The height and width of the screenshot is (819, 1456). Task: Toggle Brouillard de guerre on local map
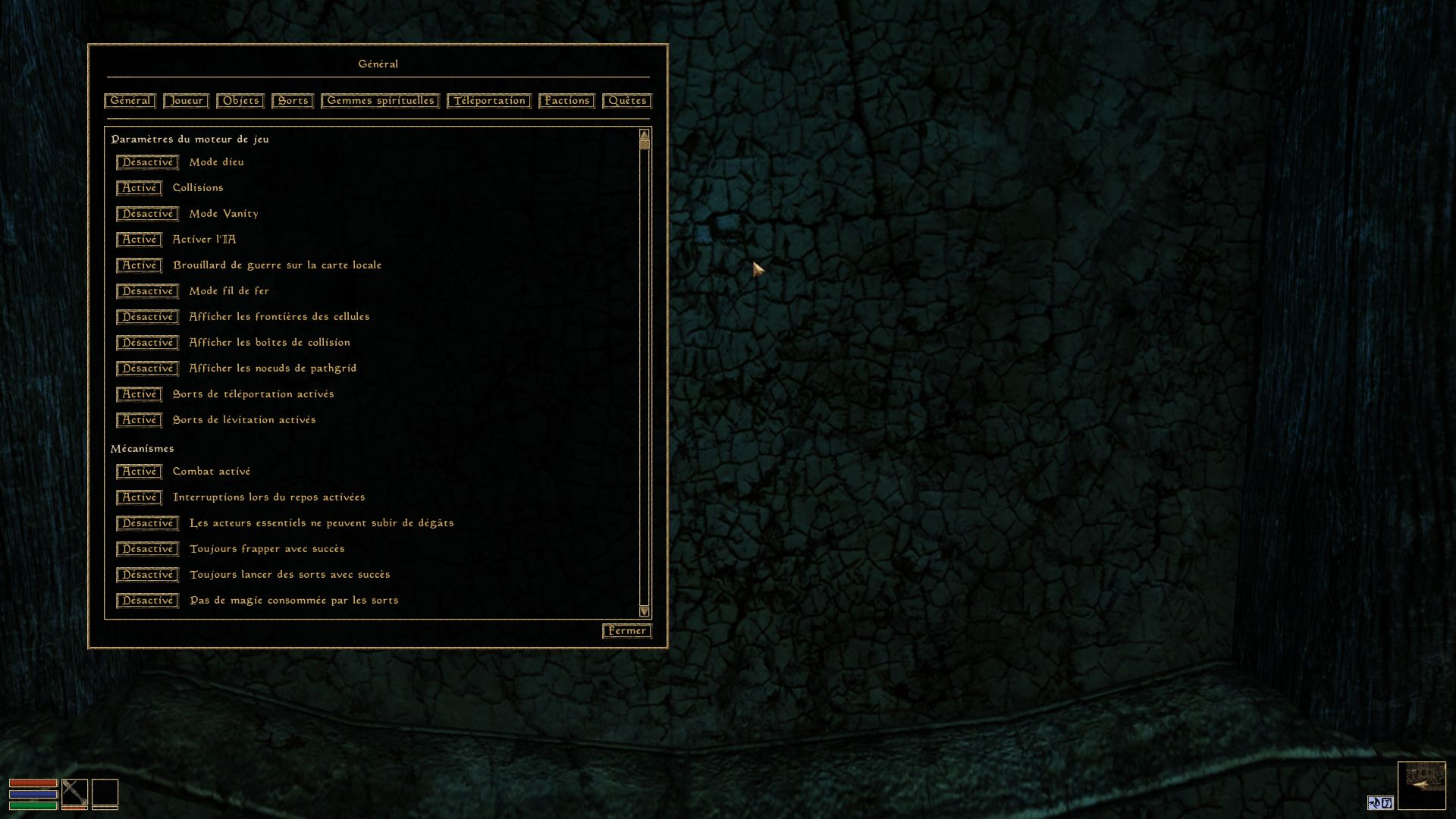(x=139, y=265)
